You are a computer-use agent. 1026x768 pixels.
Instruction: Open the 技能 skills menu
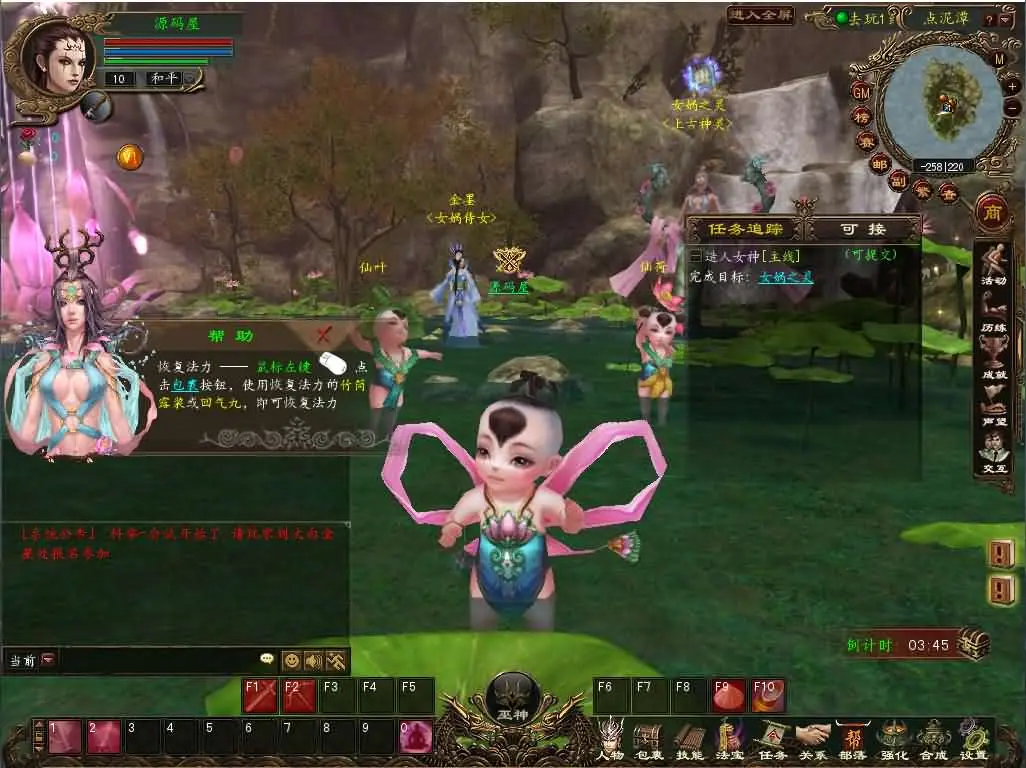pos(689,740)
